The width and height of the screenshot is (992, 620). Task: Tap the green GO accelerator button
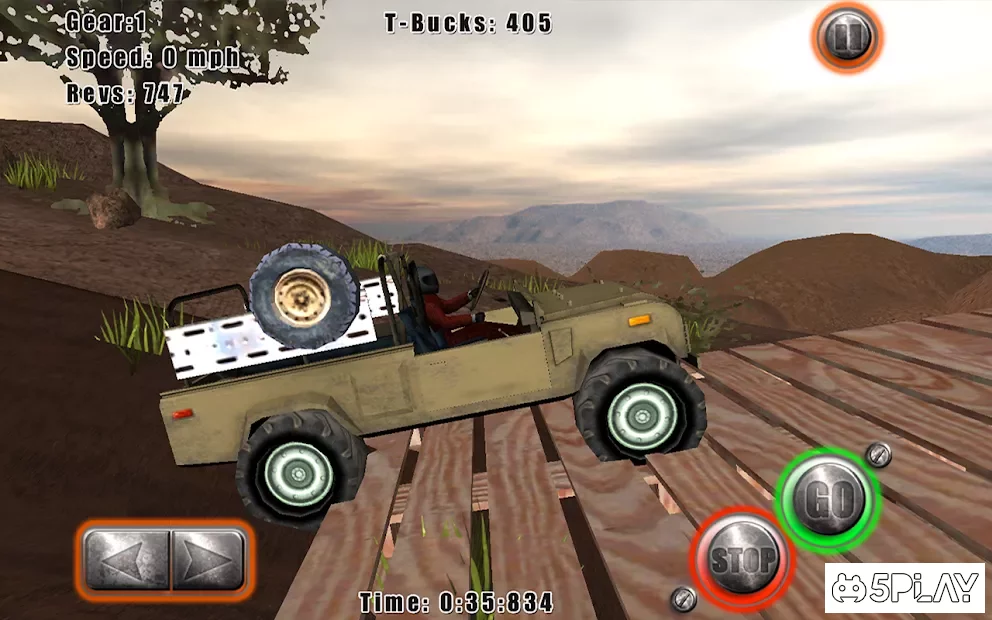pyautogui.click(x=827, y=500)
